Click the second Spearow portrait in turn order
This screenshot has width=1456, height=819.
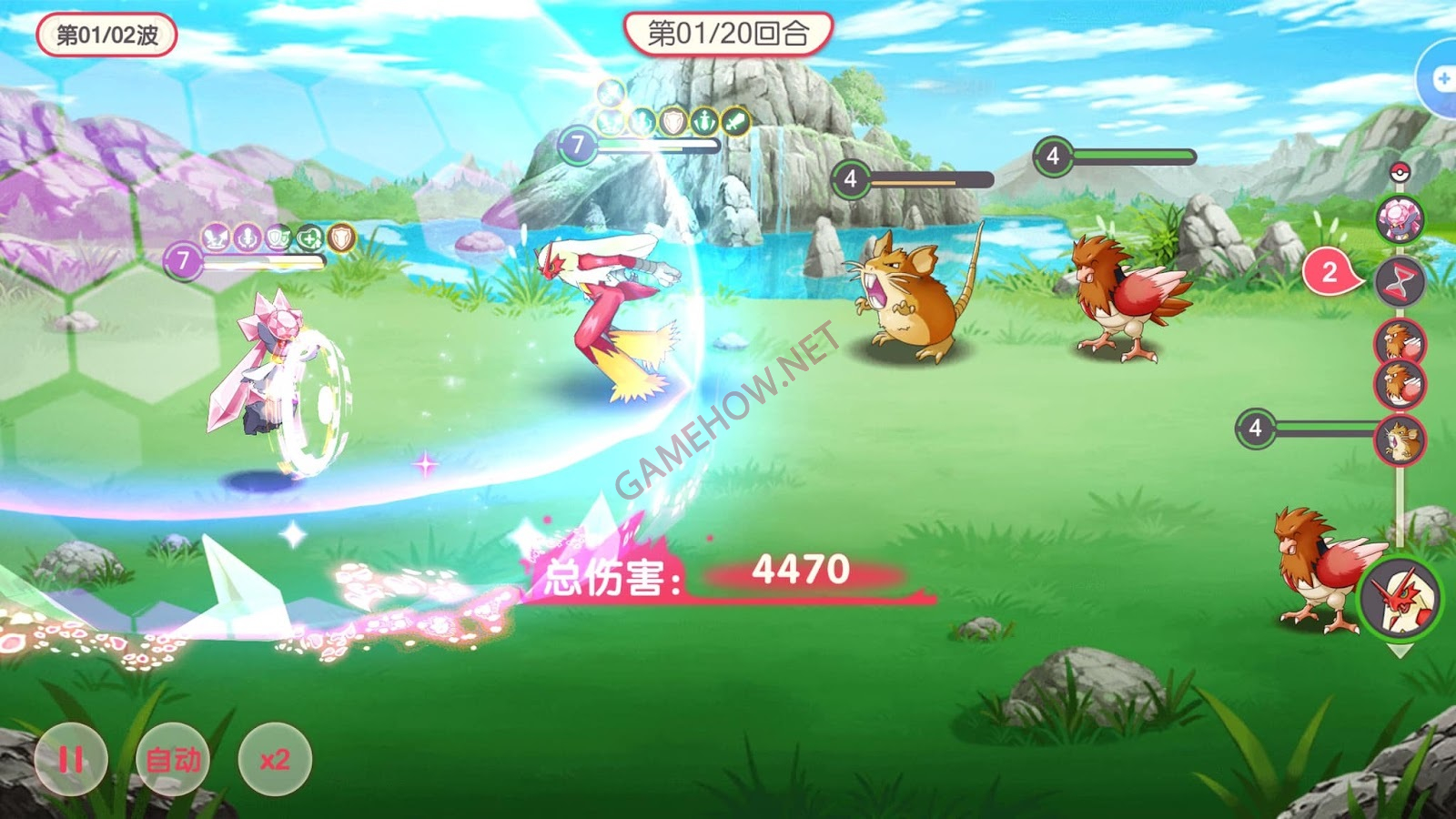coord(1401,384)
